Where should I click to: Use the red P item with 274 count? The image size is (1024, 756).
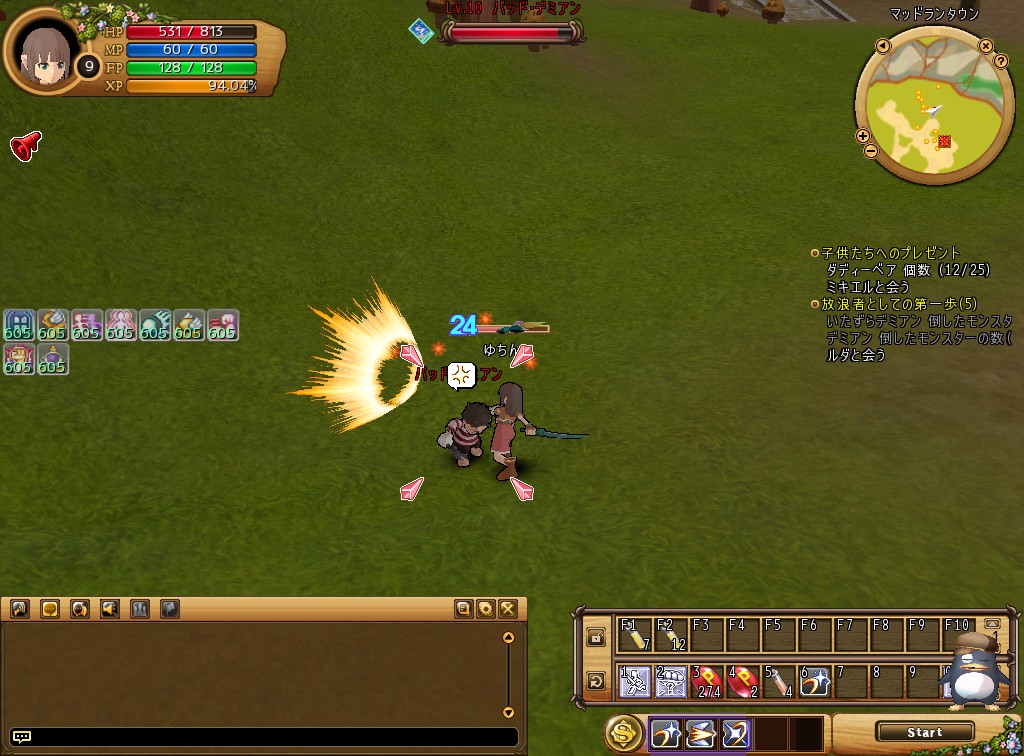pyautogui.click(x=707, y=683)
